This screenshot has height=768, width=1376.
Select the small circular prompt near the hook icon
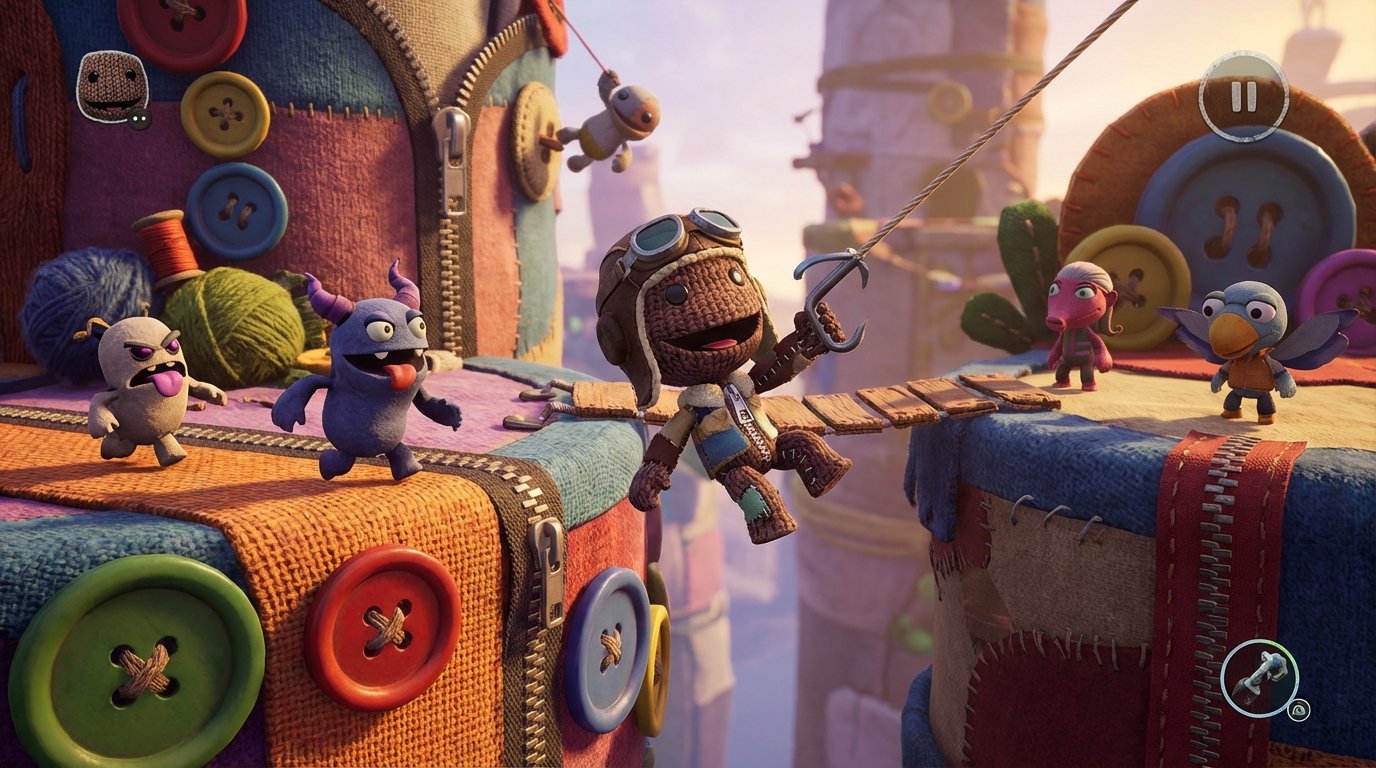[x=1299, y=710]
